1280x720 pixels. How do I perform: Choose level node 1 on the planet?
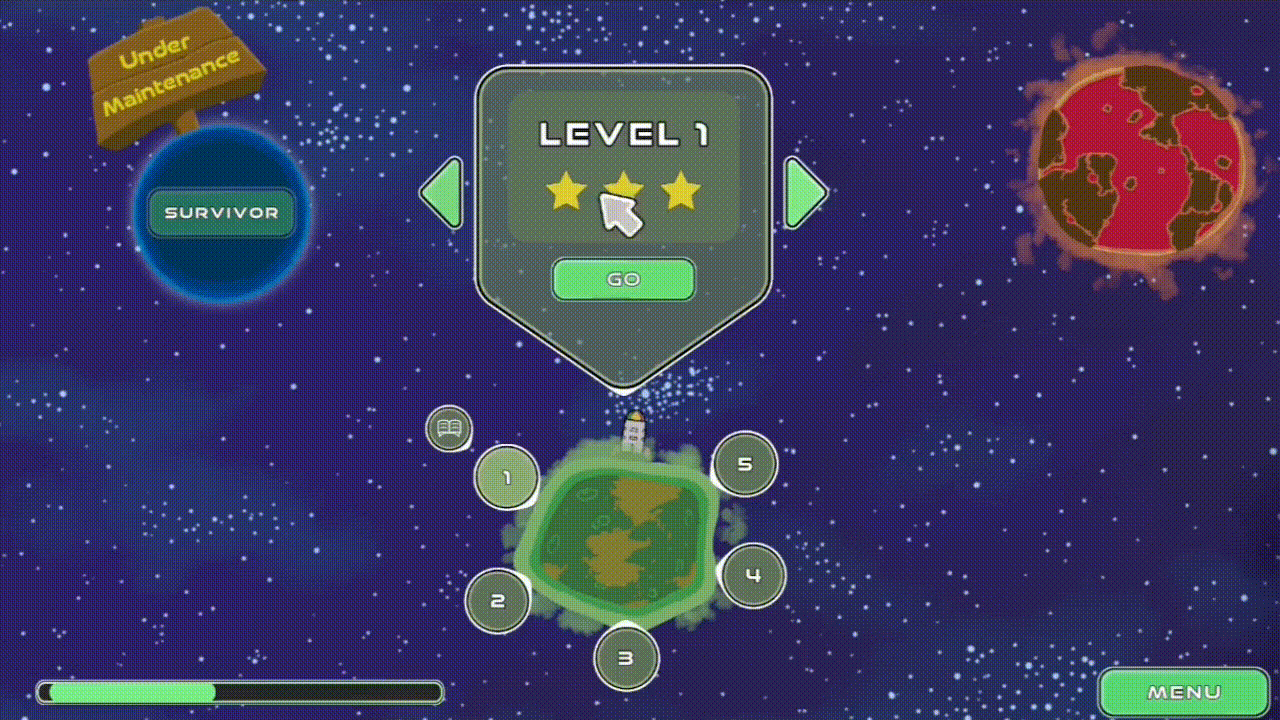506,478
